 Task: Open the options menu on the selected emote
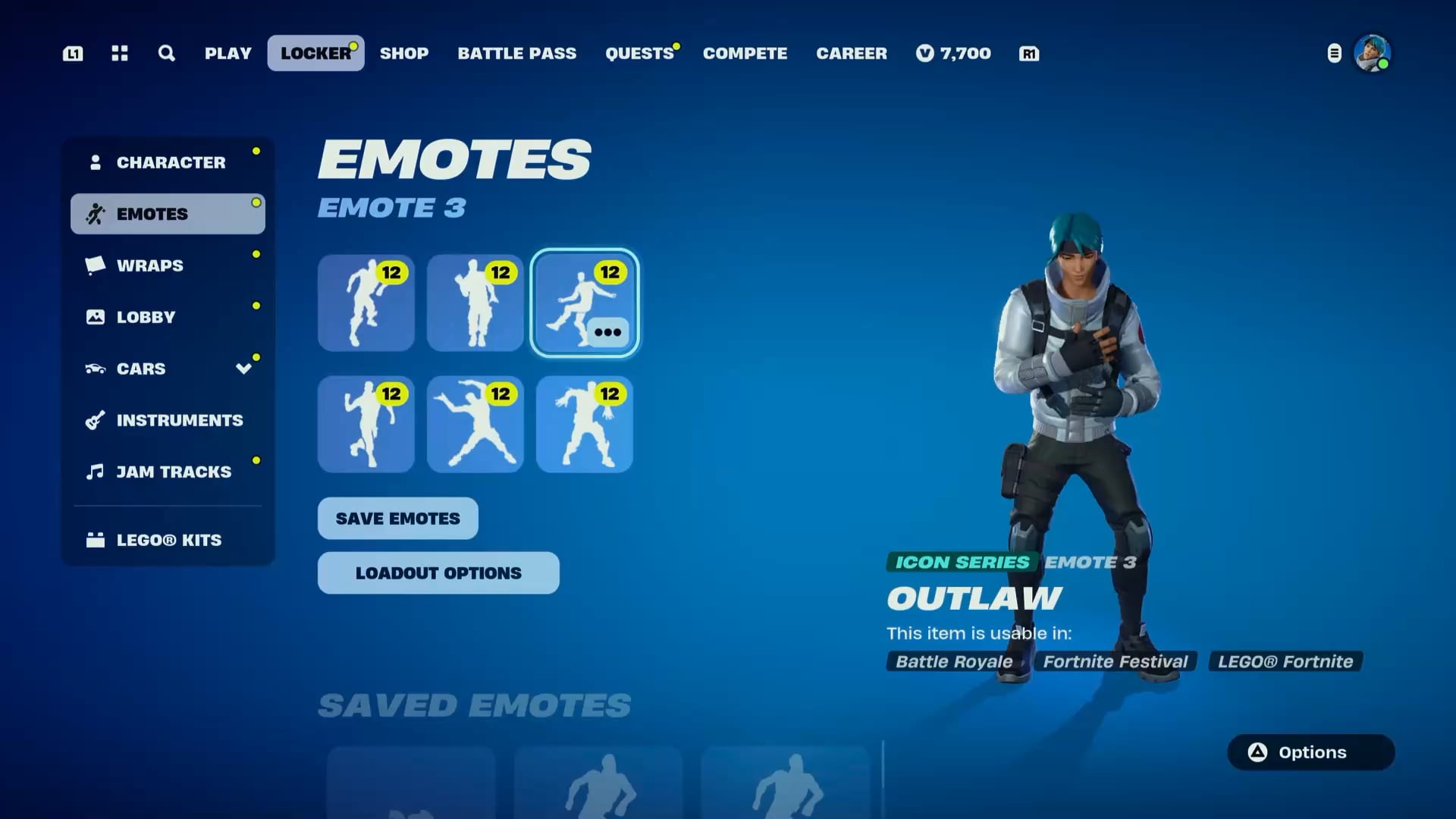(x=608, y=331)
